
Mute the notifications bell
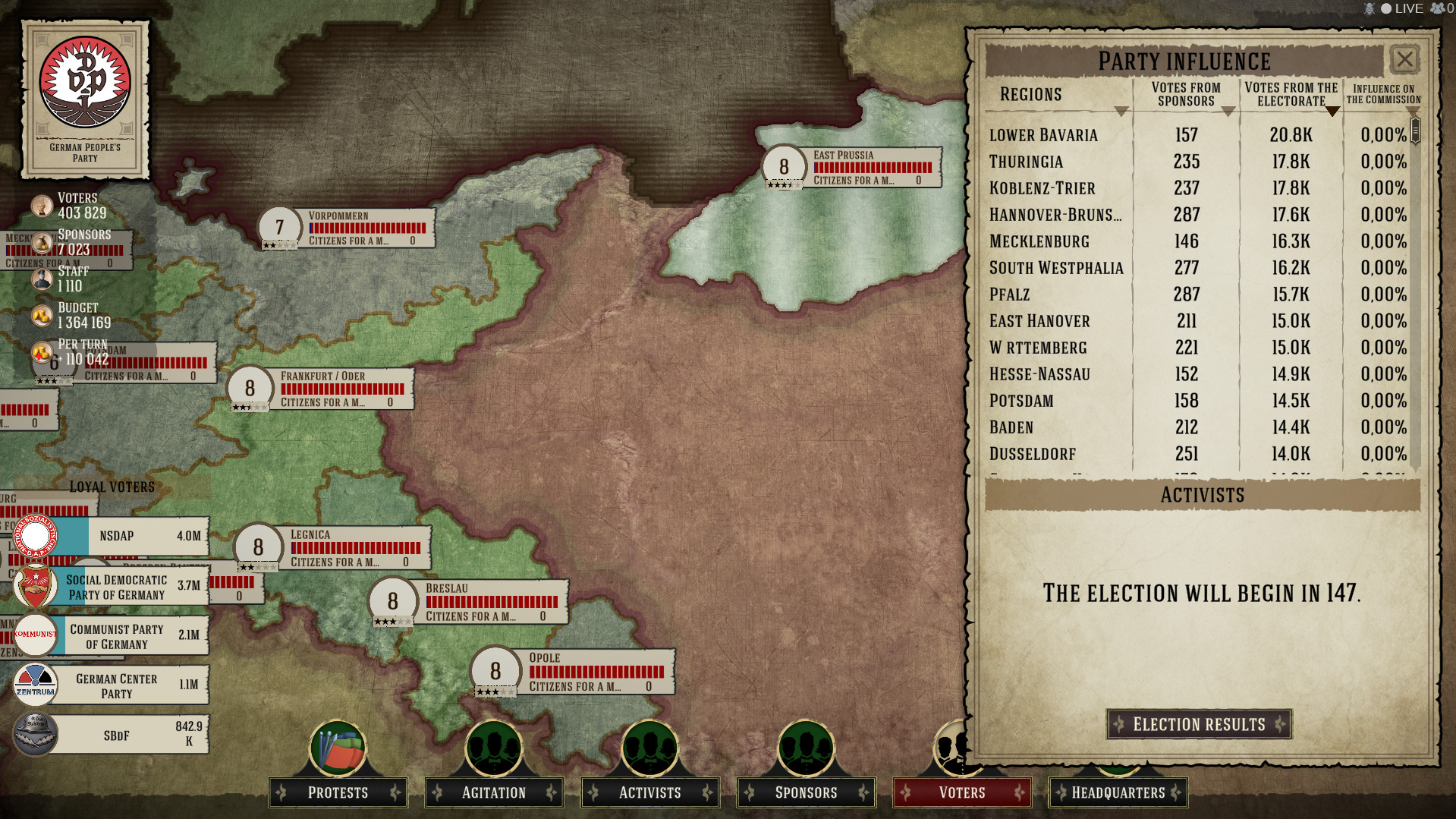[1370, 8]
